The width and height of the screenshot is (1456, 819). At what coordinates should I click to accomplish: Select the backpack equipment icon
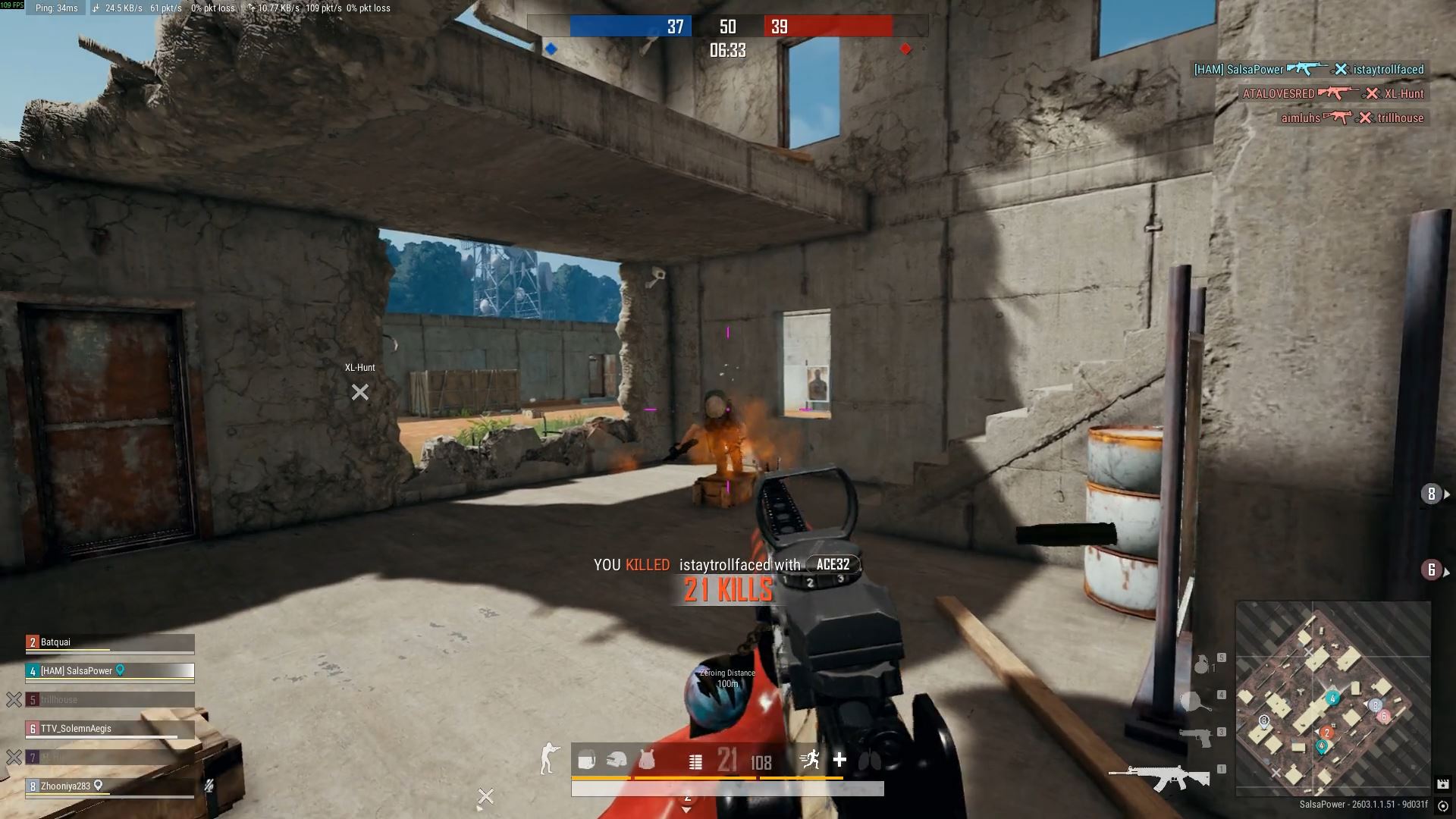pos(585,759)
